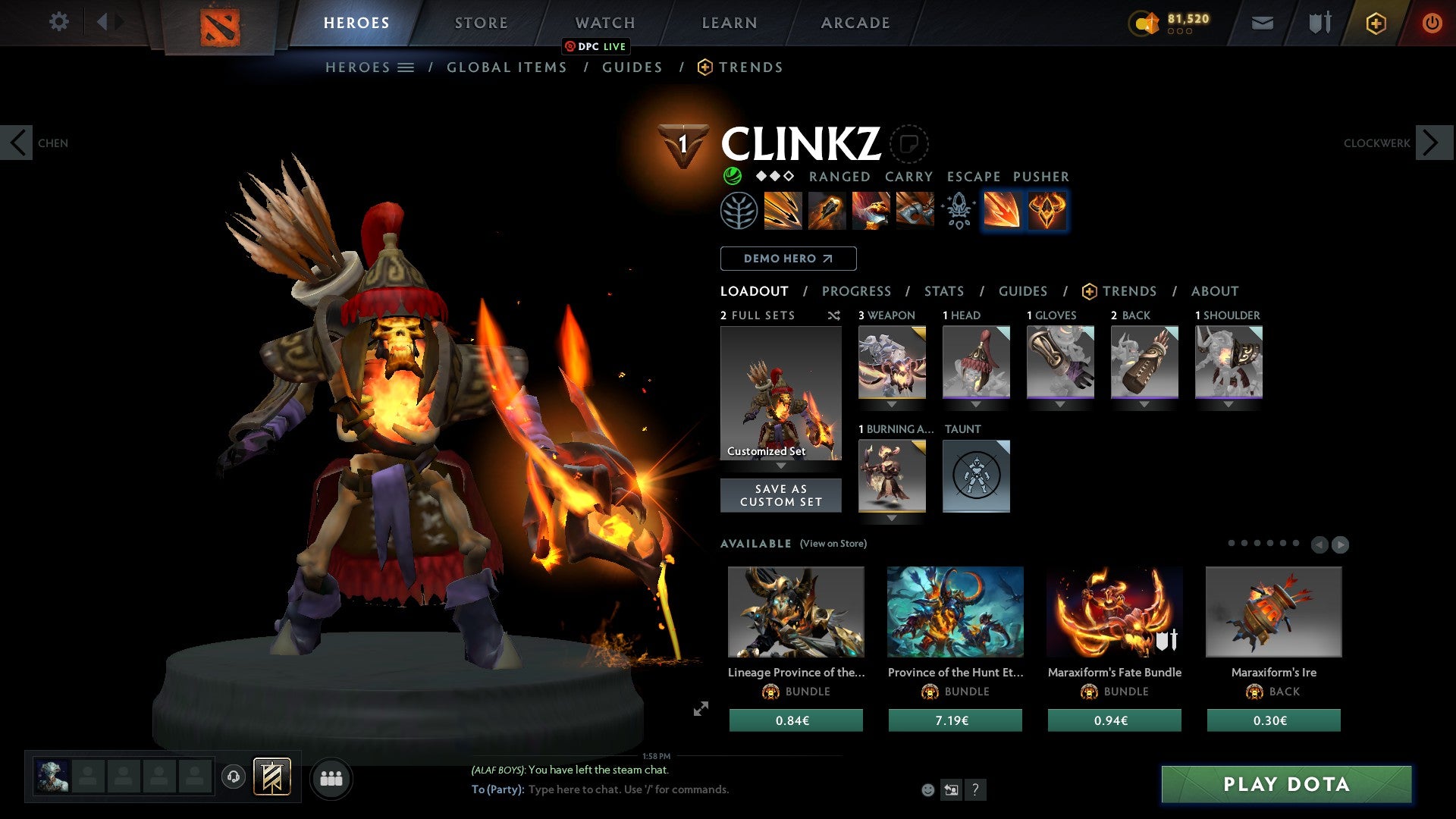Open the Armory shield-and-sword icon

1319,23
